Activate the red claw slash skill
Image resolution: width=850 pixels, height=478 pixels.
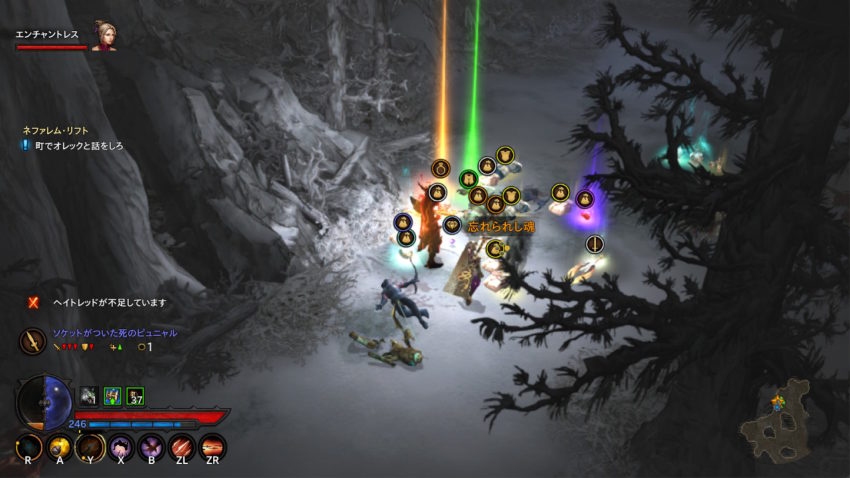pyautogui.click(x=181, y=447)
